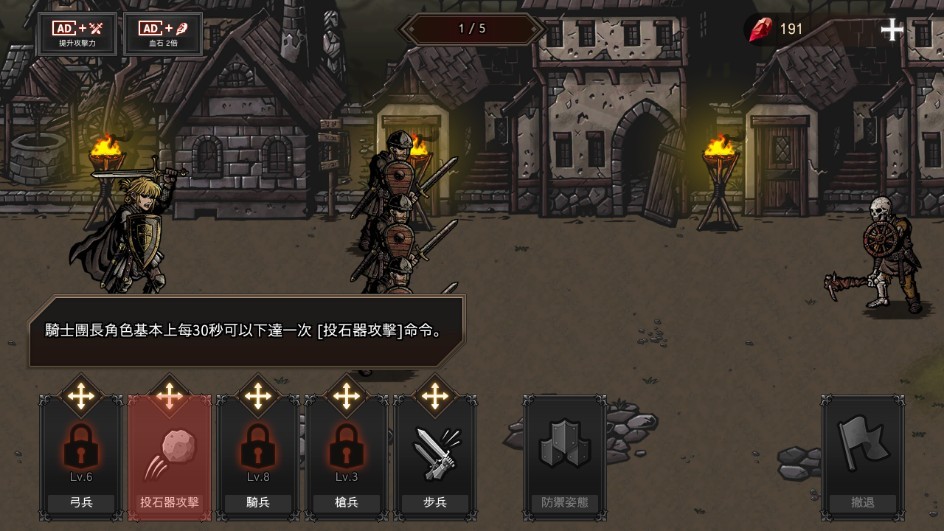
Task: Watch the ad to boost attack power
Action: 76,33
